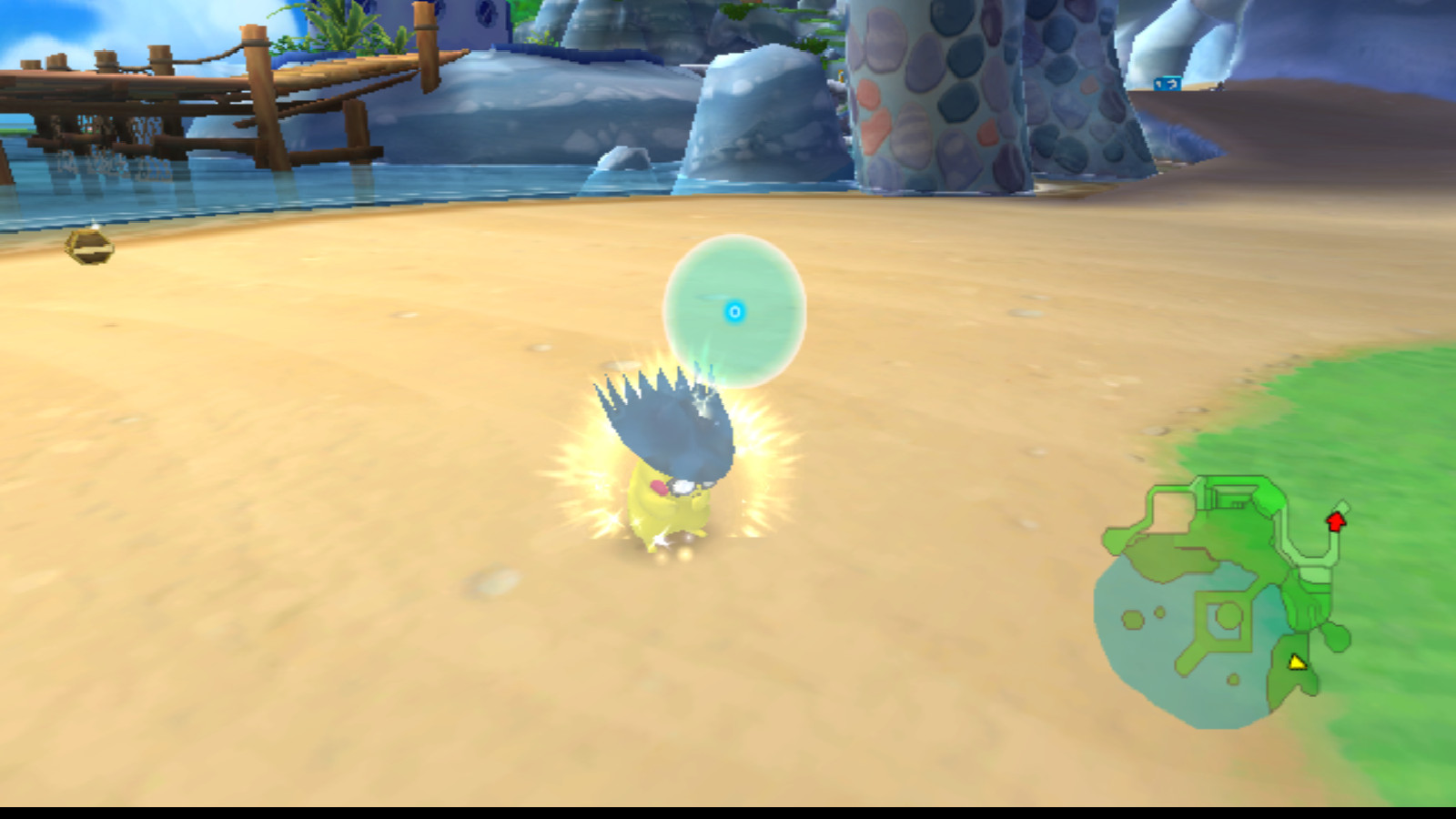Select the red arrow player marker on minimap
Viewport: 1456px width, 819px height.
1336,521
